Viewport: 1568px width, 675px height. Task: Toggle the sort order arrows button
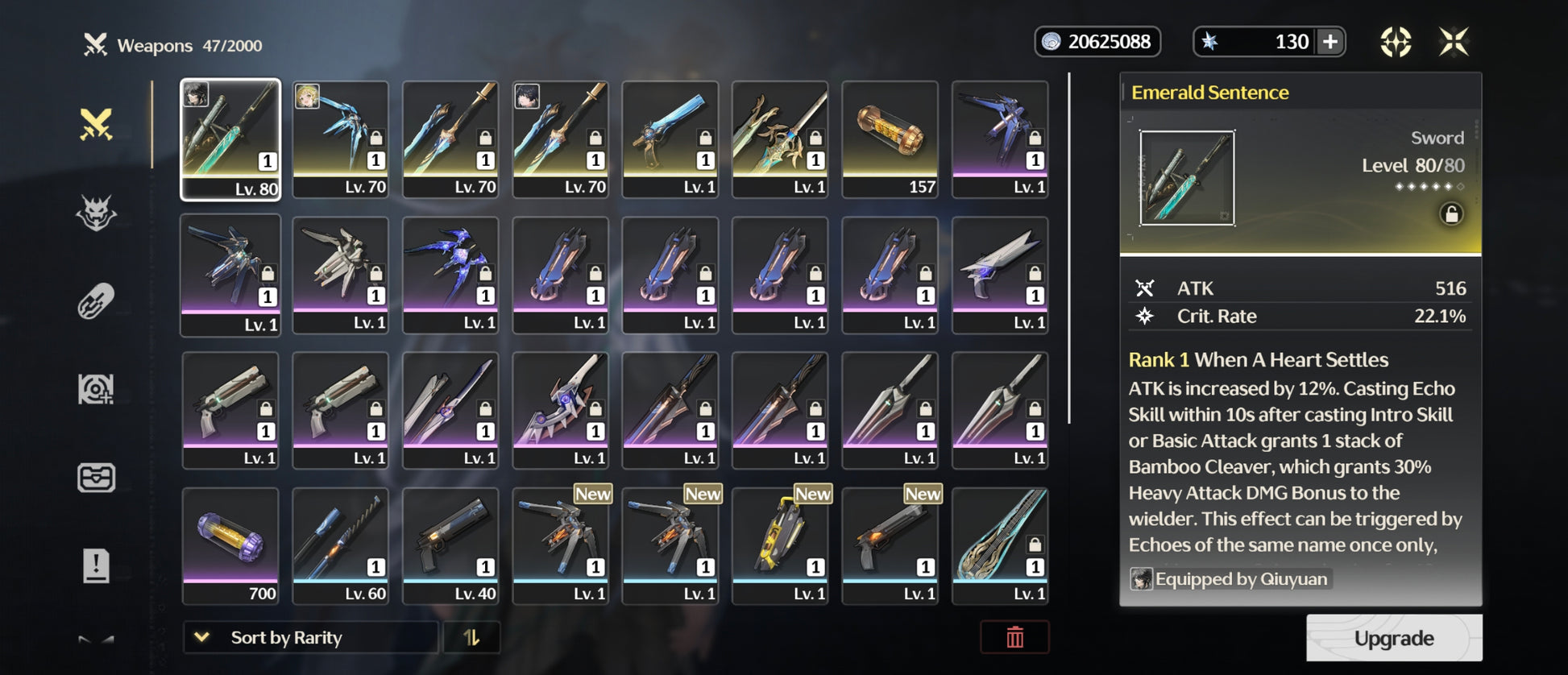(x=471, y=637)
